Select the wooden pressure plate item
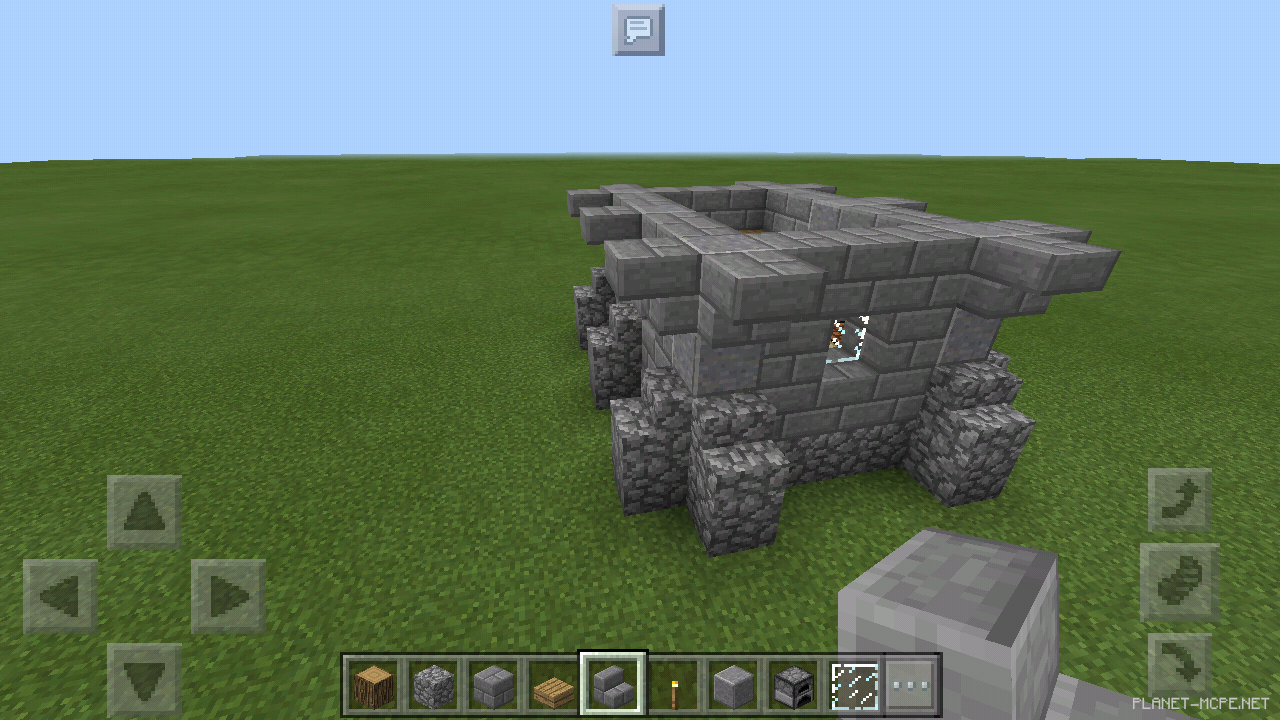1280x720 pixels. point(552,681)
